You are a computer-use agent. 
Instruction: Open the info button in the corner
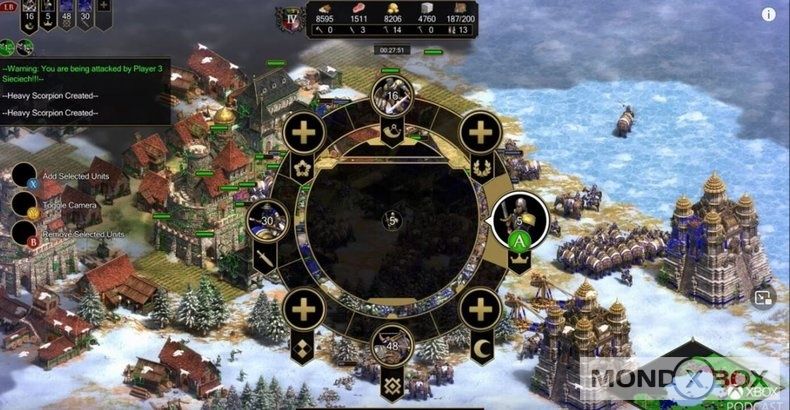point(768,14)
